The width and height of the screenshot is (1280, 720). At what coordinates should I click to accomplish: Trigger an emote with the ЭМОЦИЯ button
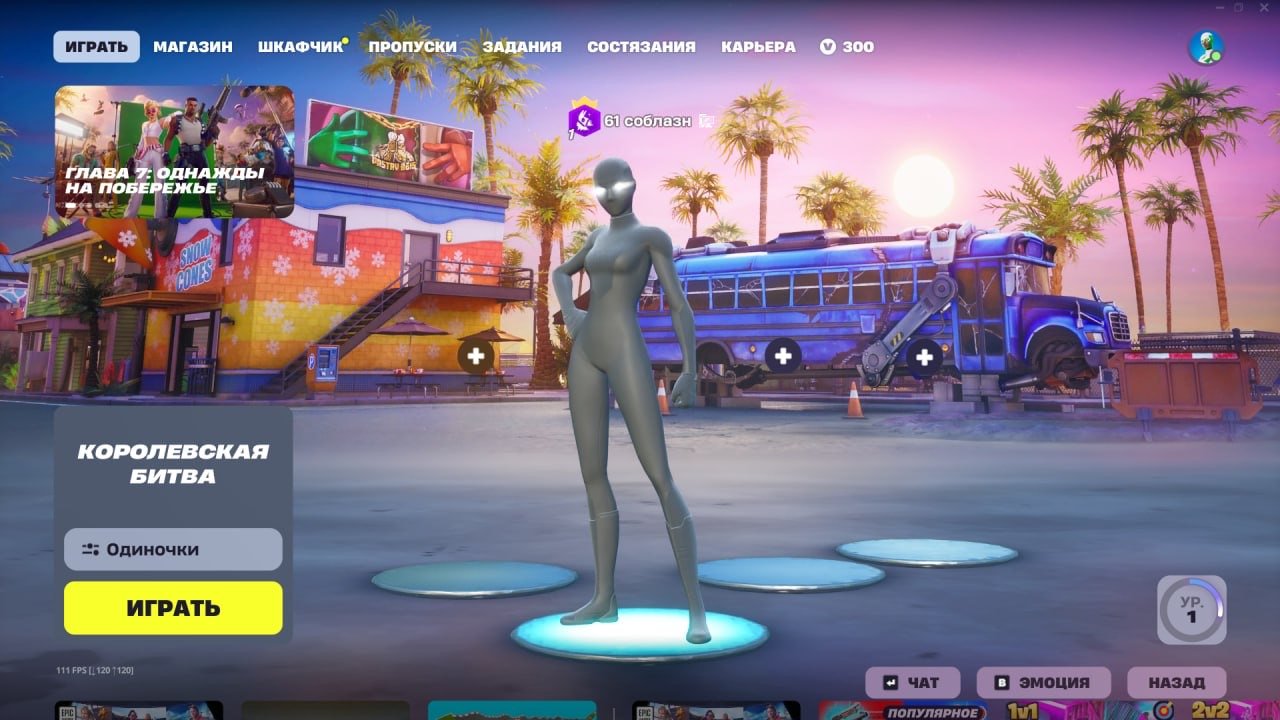pyautogui.click(x=1046, y=682)
